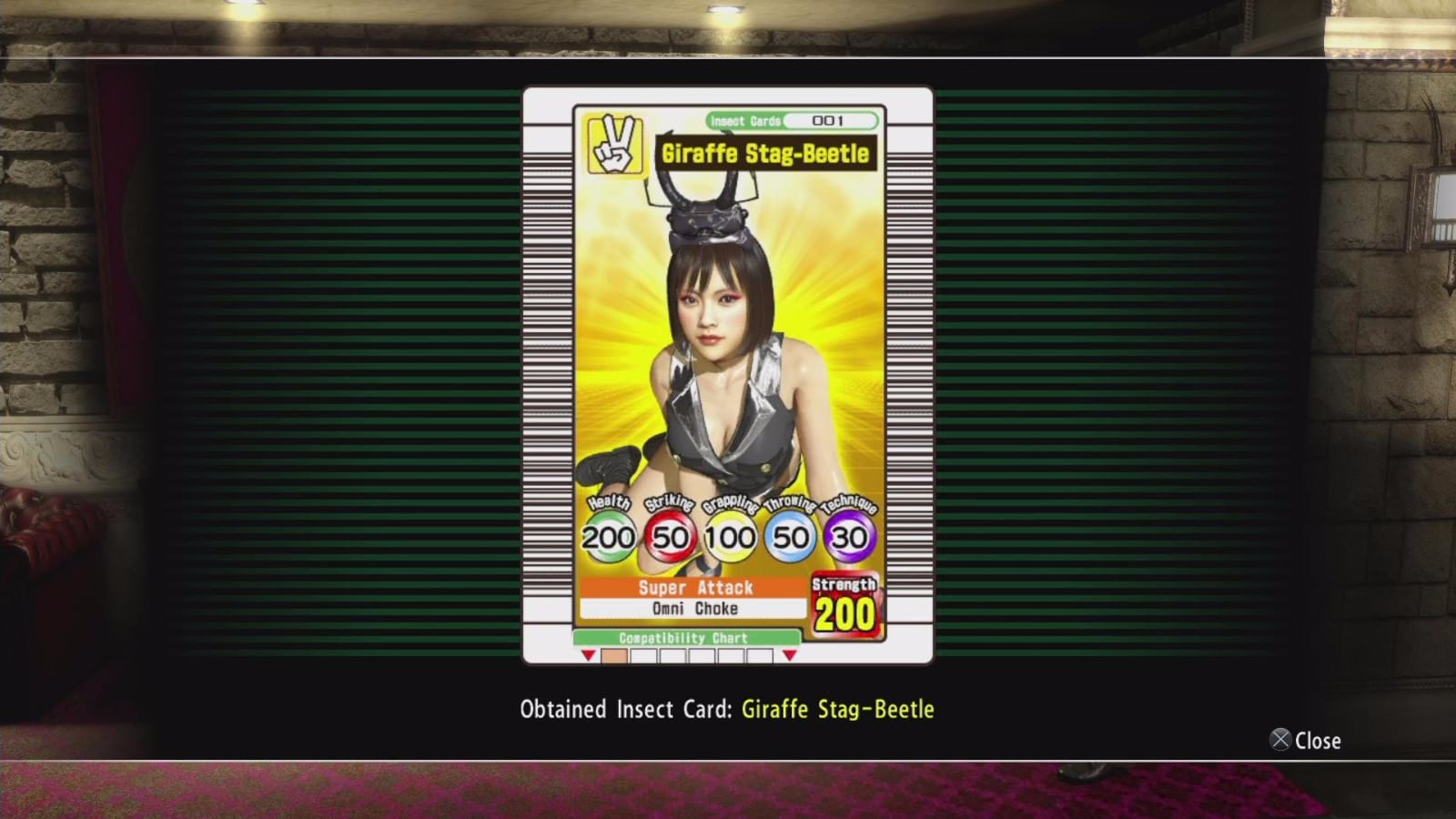Expand the right red arrow under the chart

click(x=790, y=655)
